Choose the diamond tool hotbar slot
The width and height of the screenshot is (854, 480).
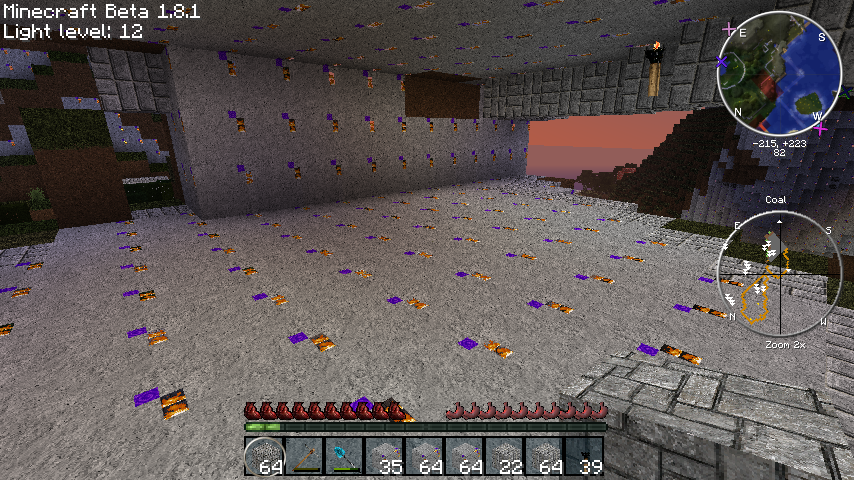point(344,455)
